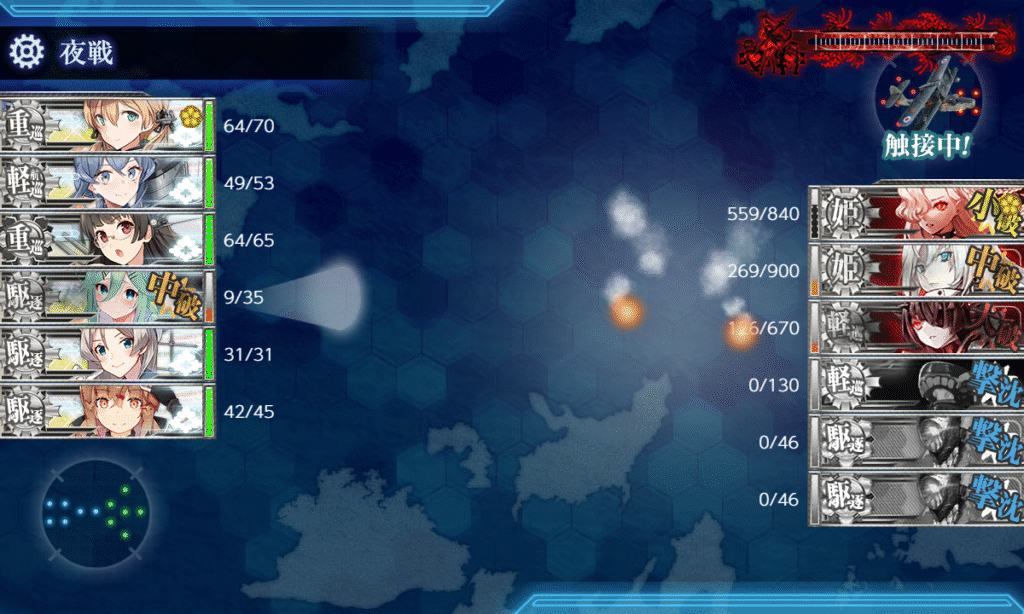
Task: Pick the silver-haired destroyer banner
Action: (108, 354)
